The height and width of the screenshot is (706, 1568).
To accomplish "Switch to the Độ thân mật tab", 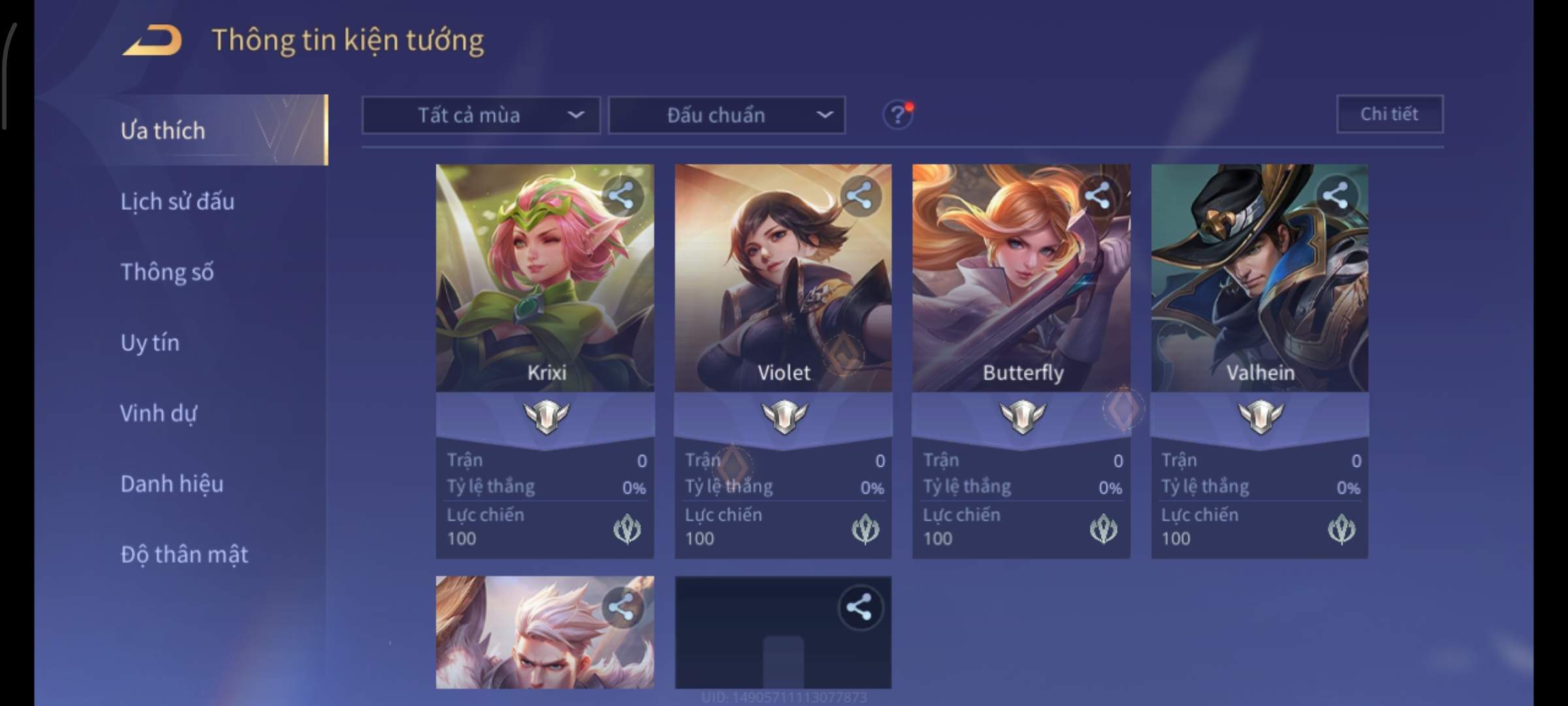I will coord(184,554).
